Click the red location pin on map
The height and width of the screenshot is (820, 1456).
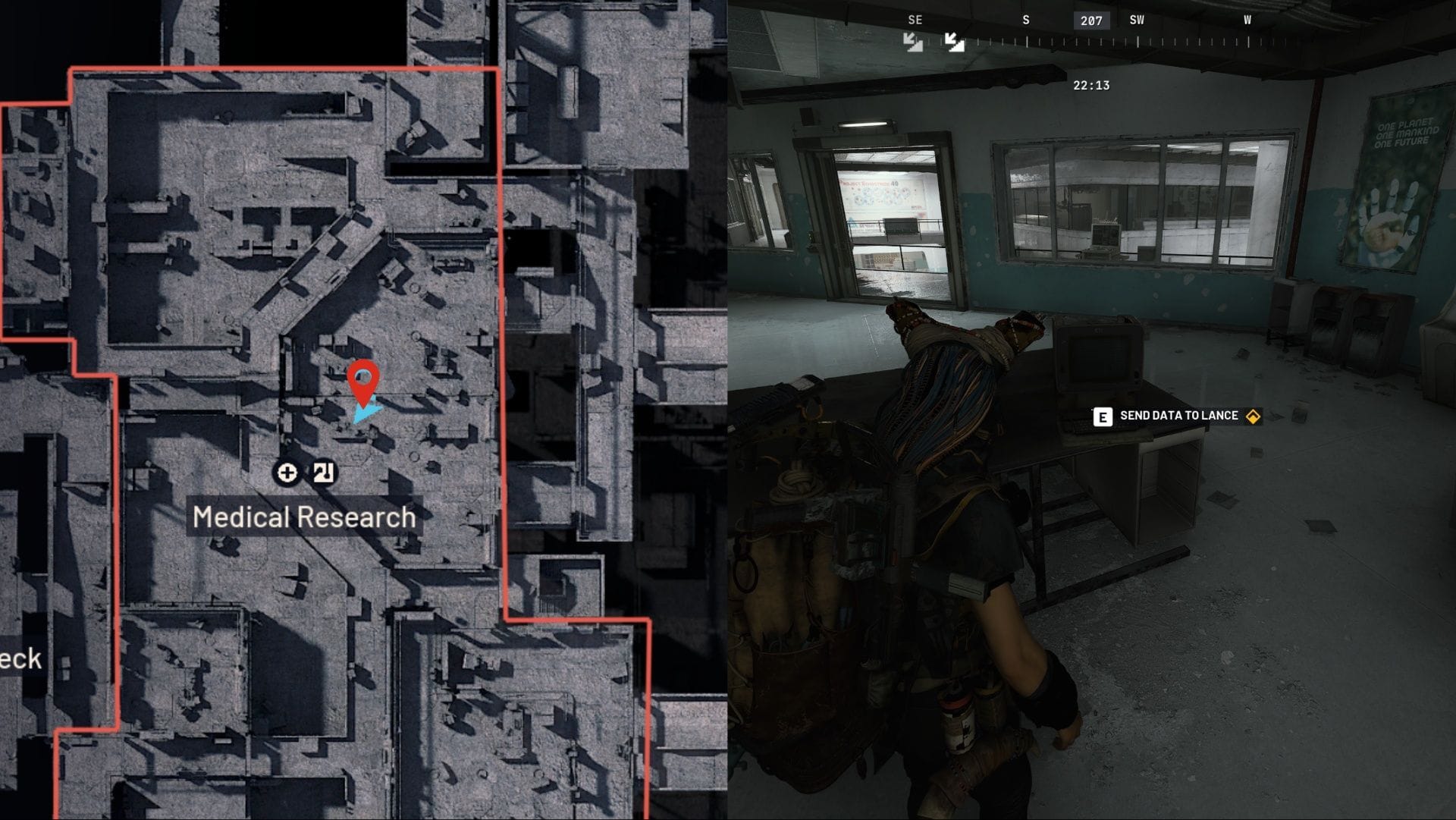tap(363, 380)
